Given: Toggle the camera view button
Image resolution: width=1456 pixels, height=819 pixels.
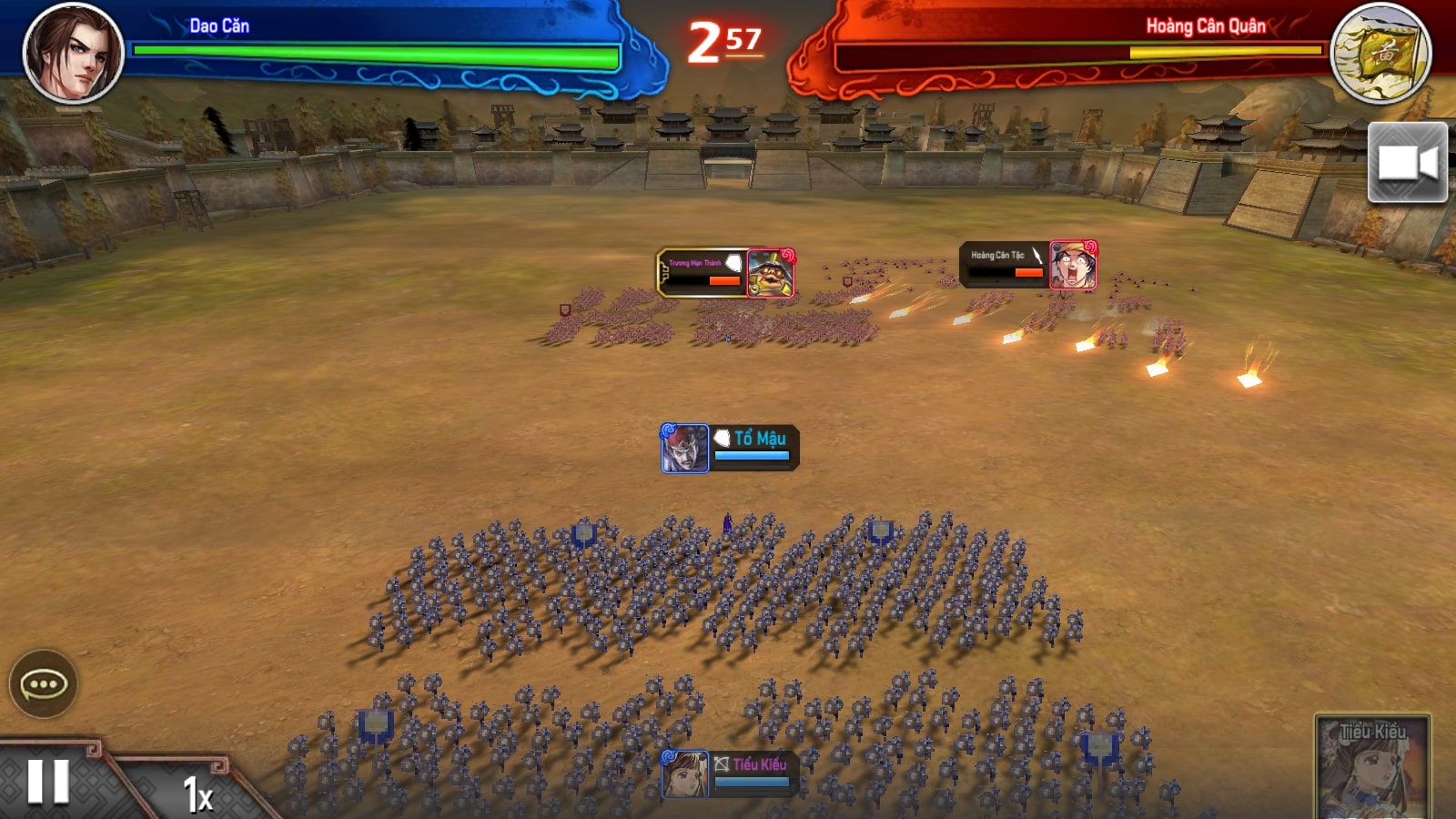Looking at the screenshot, I should [x=1407, y=163].
